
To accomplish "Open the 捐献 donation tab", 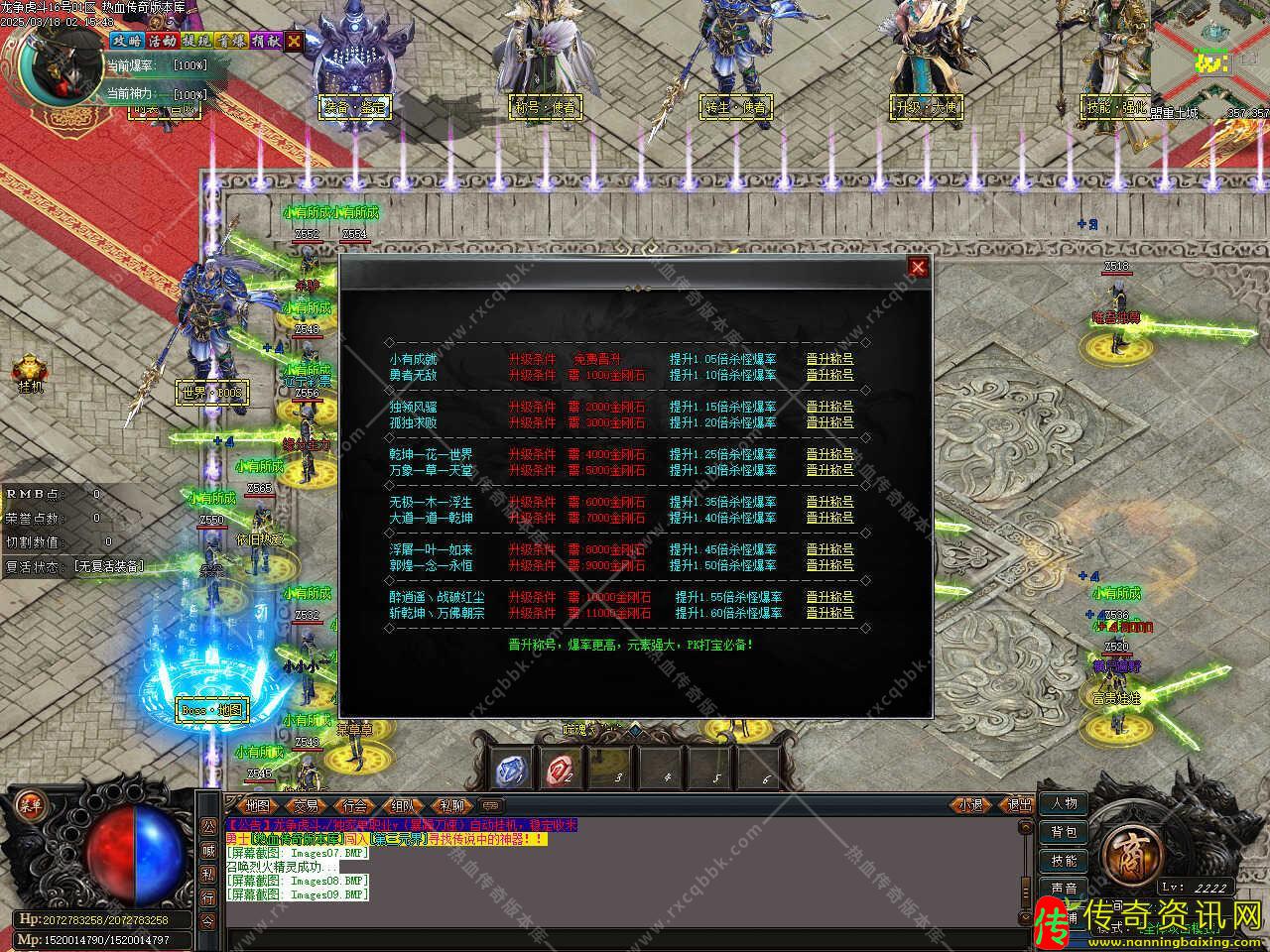I will click(x=266, y=41).
